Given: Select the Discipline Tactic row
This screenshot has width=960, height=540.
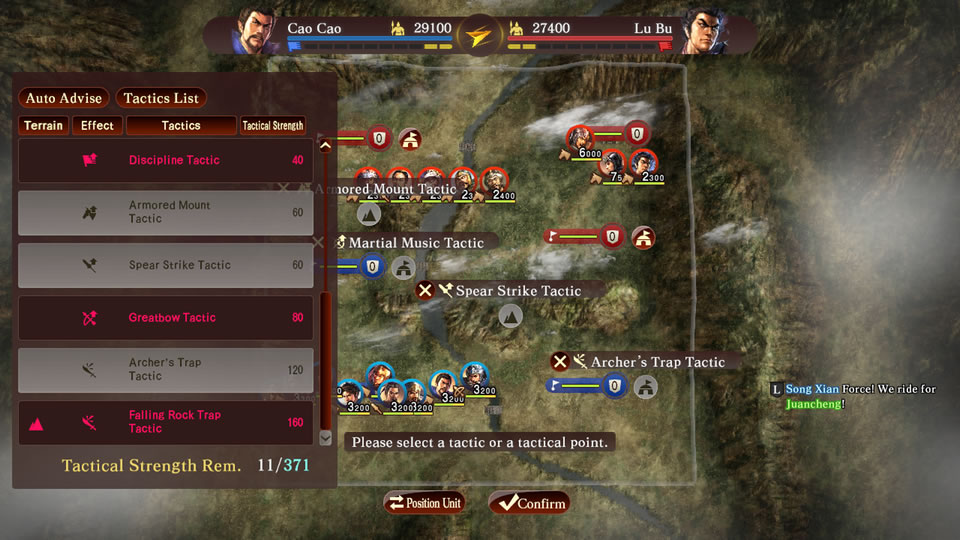Looking at the screenshot, I should coord(166,160).
